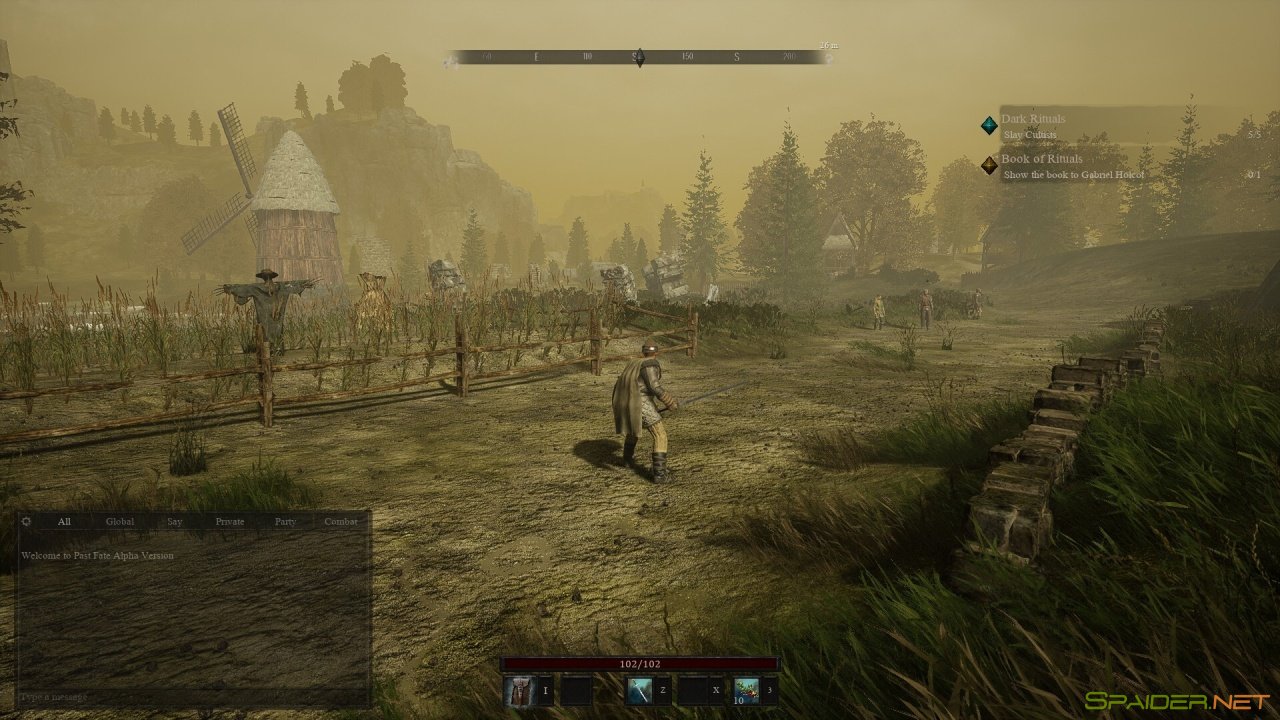This screenshot has width=1280, height=720.
Task: Click the teal Dark Rituals quest marker
Action: click(989, 125)
